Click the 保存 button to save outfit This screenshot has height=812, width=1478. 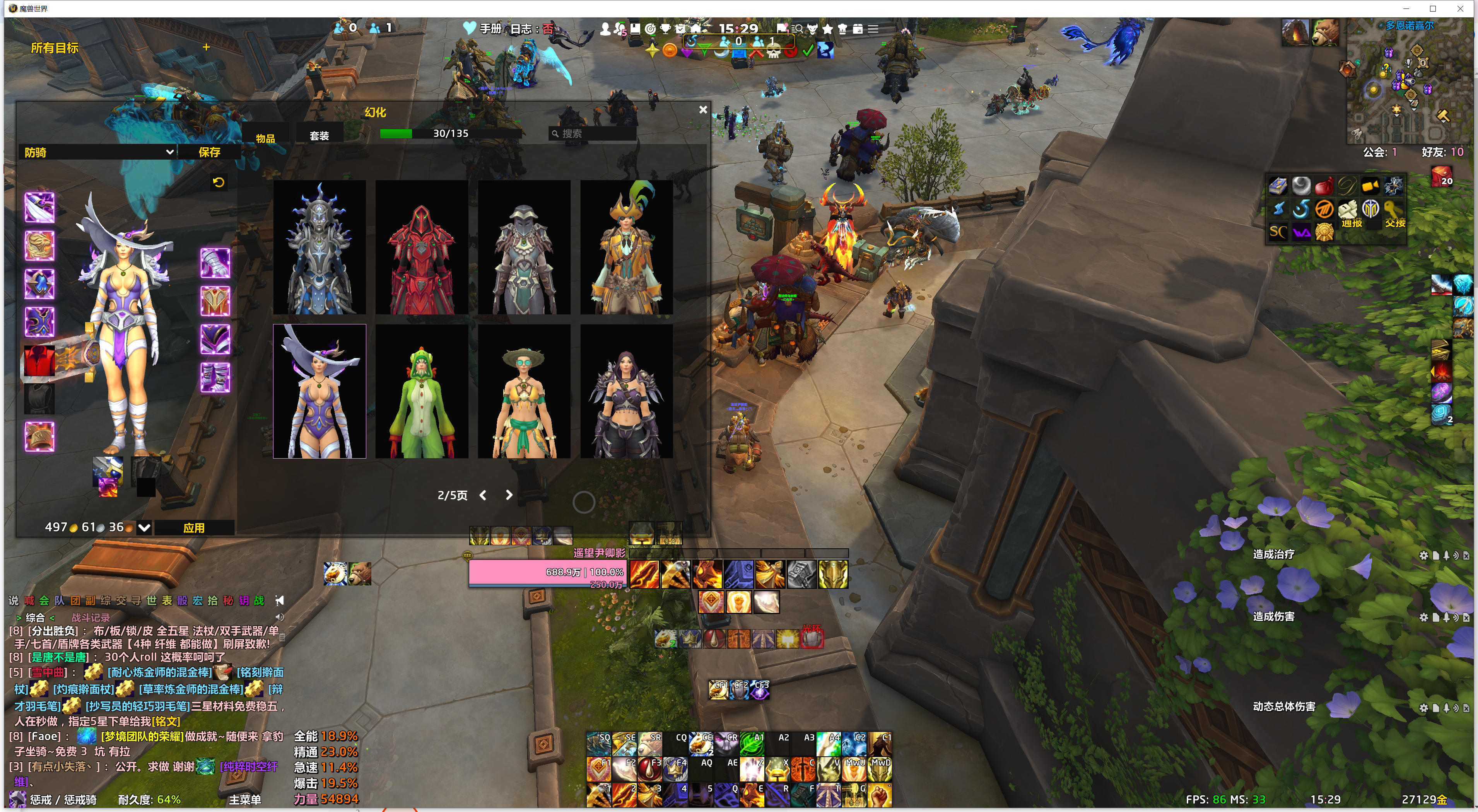[x=209, y=152]
